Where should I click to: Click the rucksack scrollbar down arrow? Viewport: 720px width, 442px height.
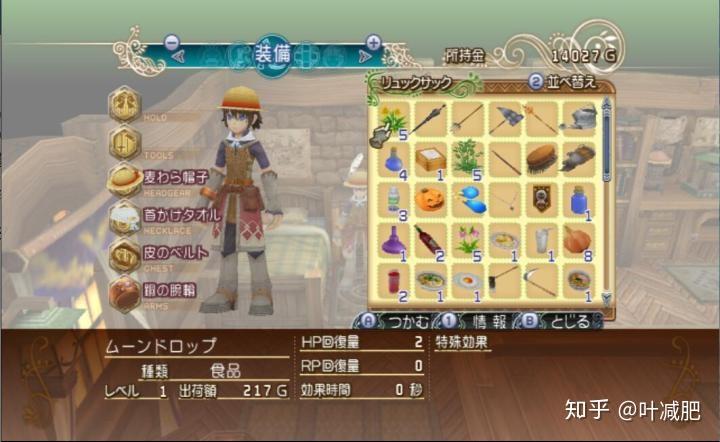click(604, 296)
